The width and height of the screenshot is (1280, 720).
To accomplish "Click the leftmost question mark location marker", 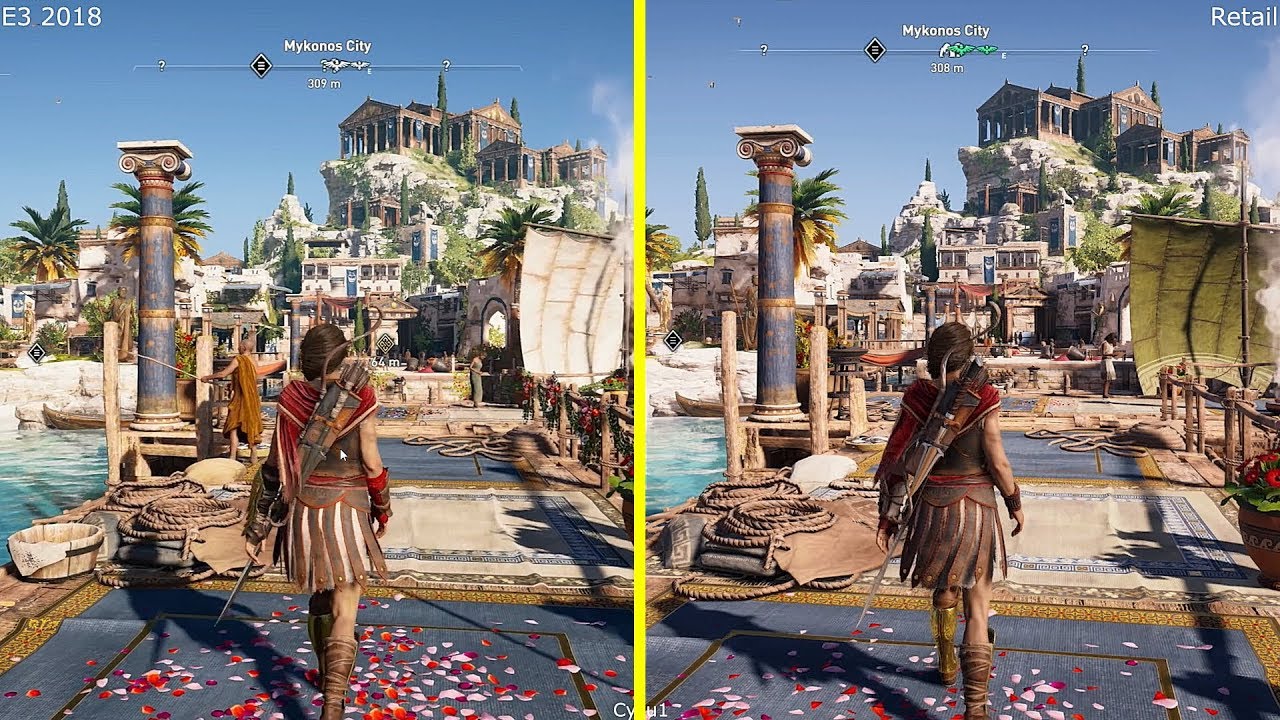I will pyautogui.click(x=161, y=66).
